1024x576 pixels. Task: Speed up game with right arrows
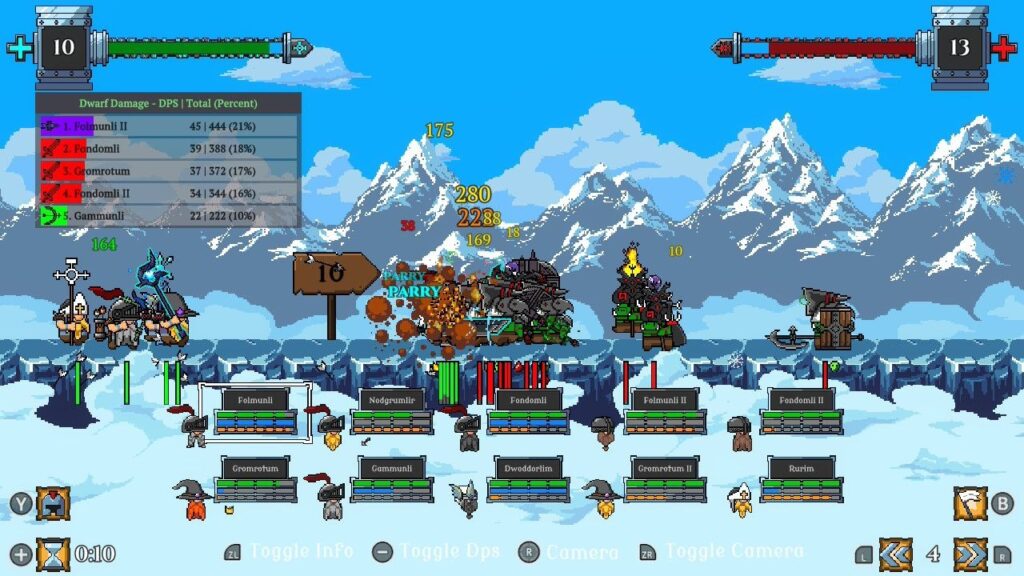click(x=969, y=553)
